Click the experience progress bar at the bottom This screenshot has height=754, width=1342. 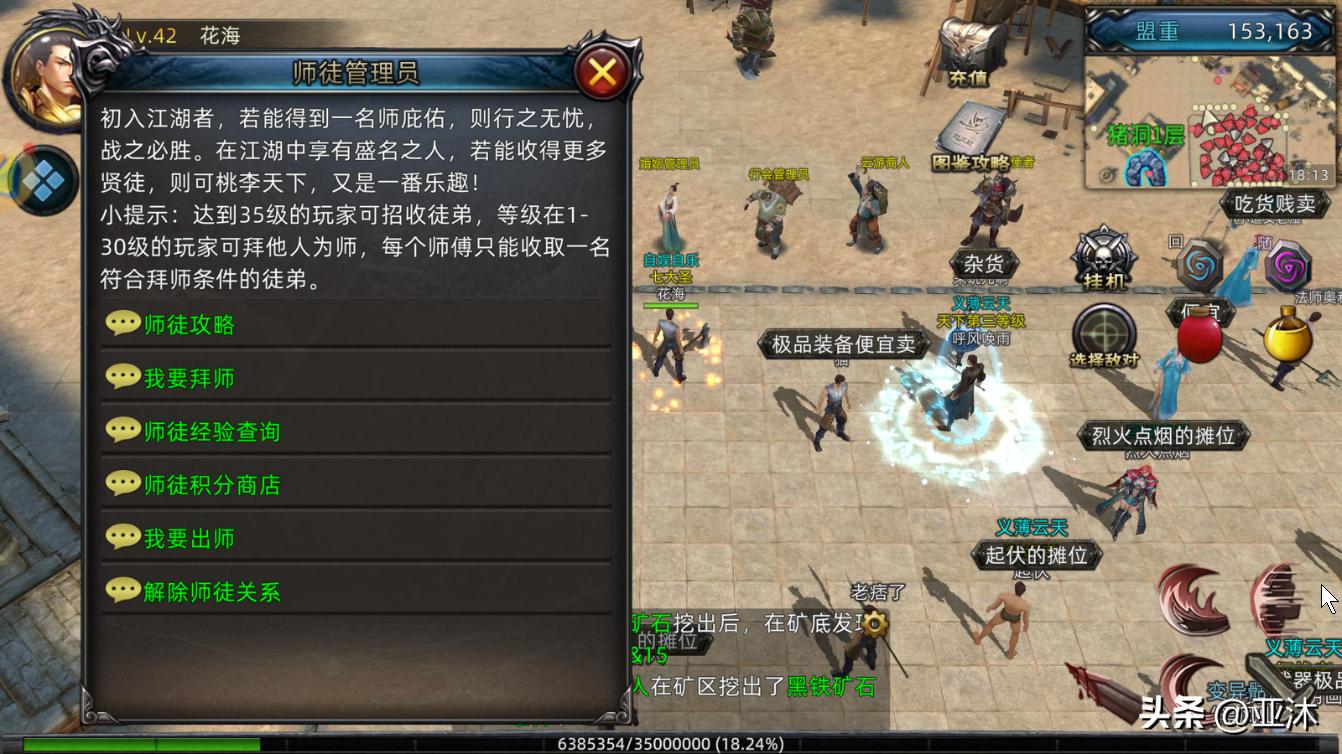click(671, 744)
